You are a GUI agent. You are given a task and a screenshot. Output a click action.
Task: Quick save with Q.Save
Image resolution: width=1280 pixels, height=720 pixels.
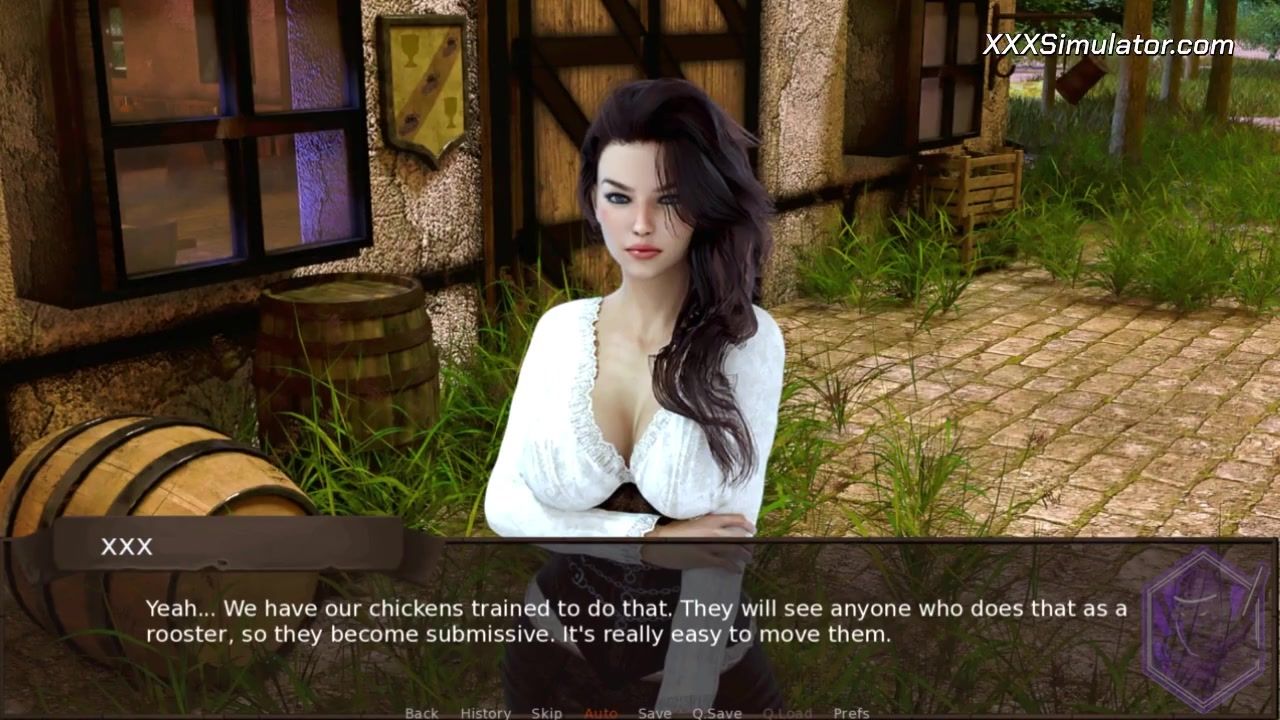(x=716, y=713)
